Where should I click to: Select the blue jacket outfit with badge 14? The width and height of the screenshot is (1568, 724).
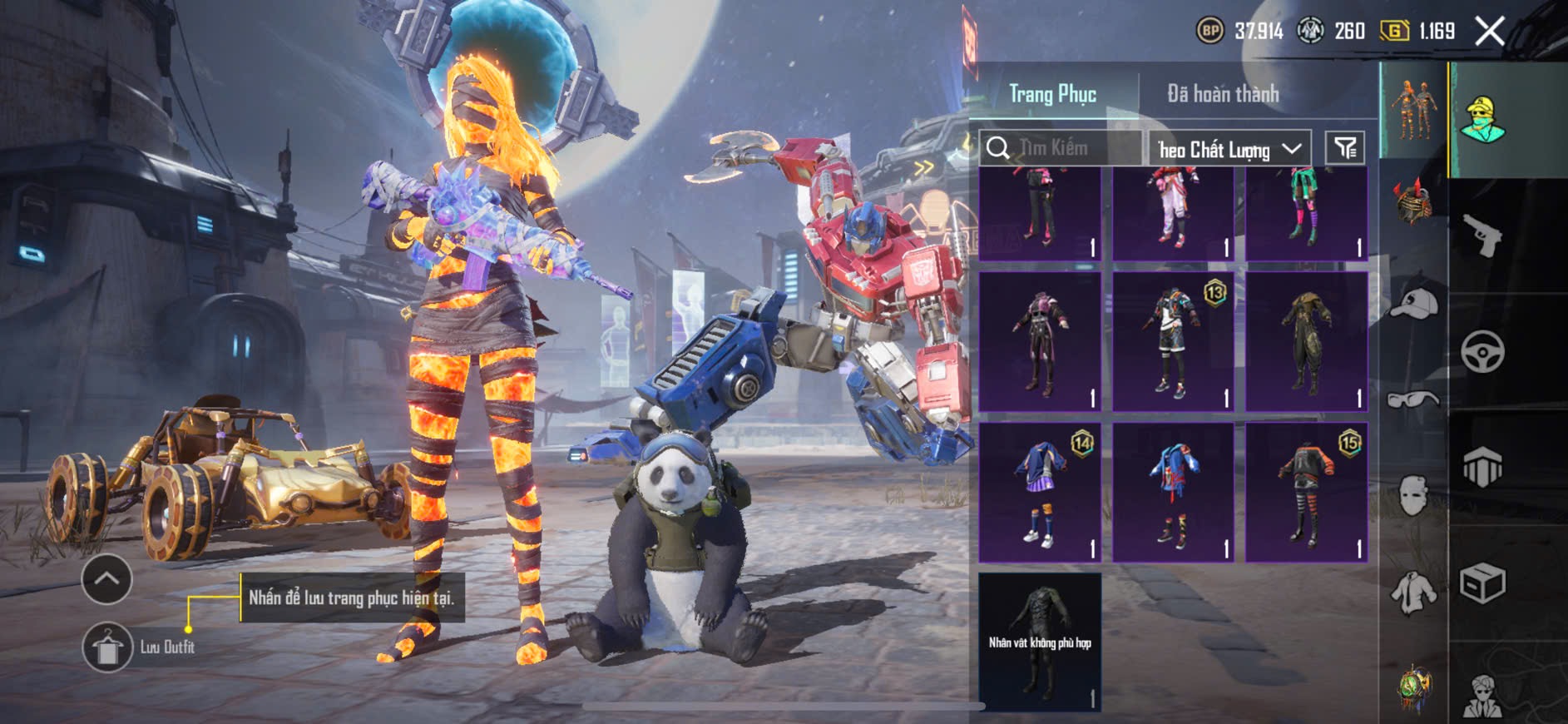pos(1040,493)
